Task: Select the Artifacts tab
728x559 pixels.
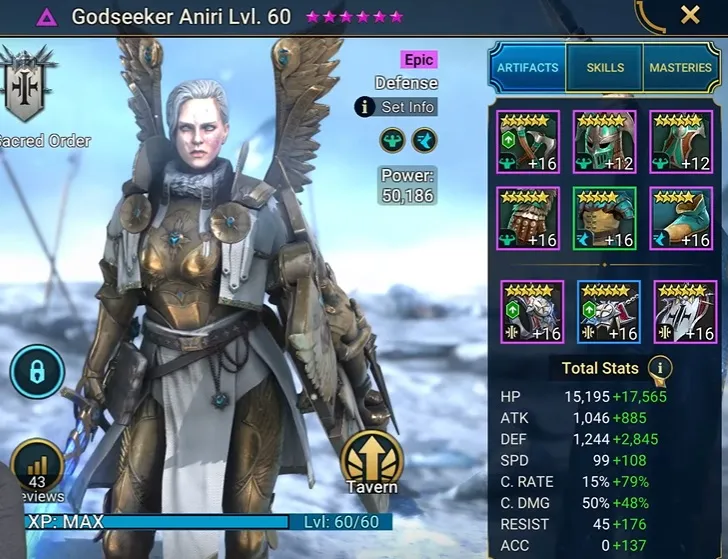Action: click(x=527, y=68)
